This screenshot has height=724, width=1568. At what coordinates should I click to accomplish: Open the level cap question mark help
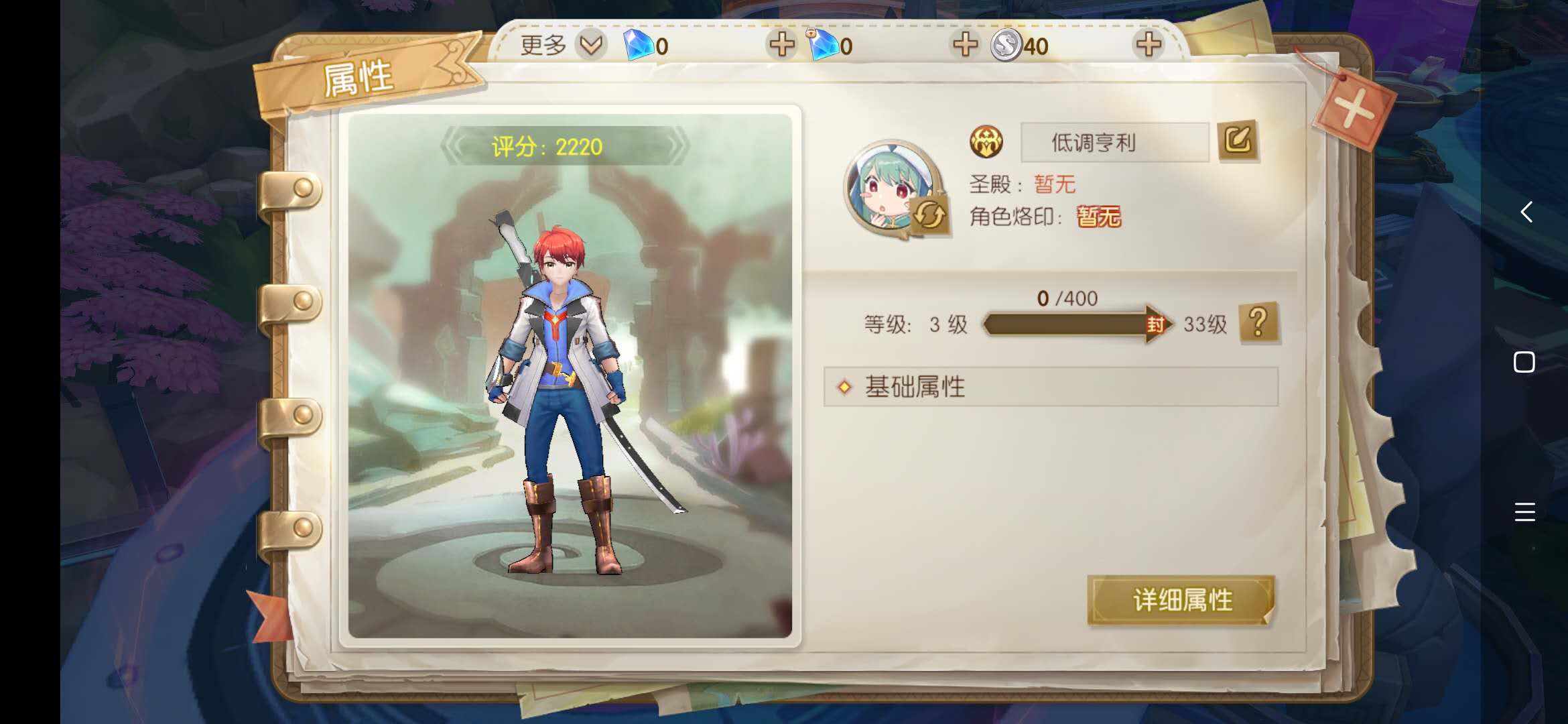[x=1259, y=323]
